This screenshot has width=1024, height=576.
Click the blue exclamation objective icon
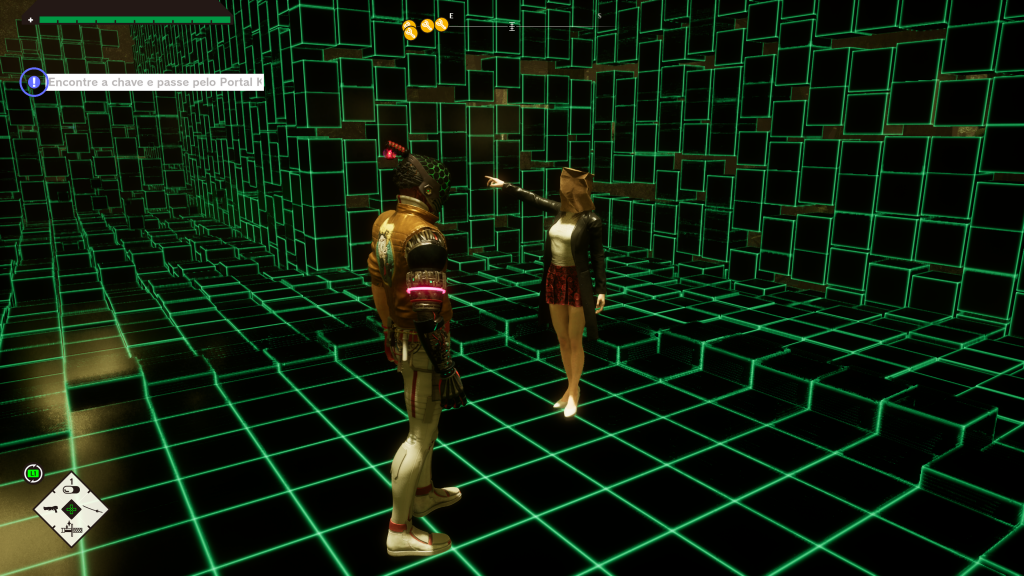click(33, 82)
